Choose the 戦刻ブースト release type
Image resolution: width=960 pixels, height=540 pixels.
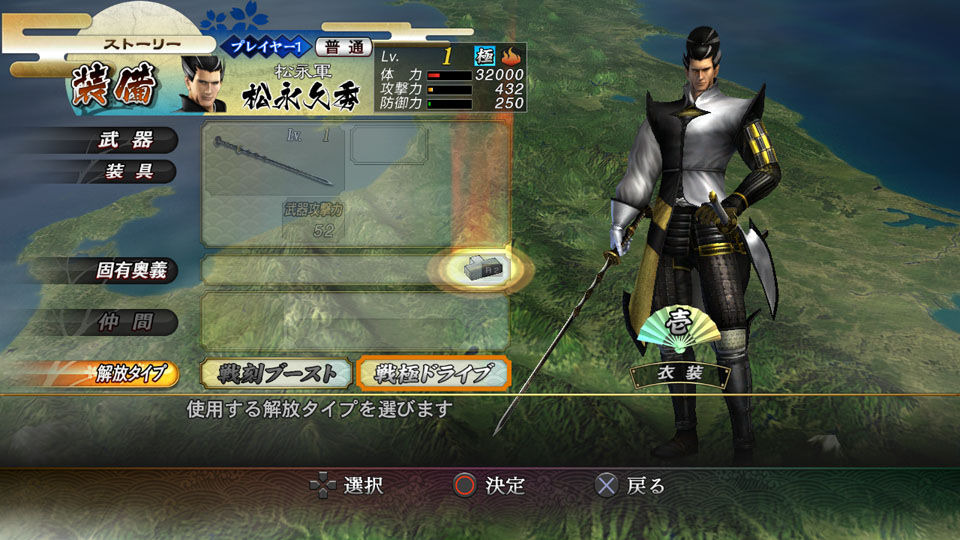tap(276, 373)
